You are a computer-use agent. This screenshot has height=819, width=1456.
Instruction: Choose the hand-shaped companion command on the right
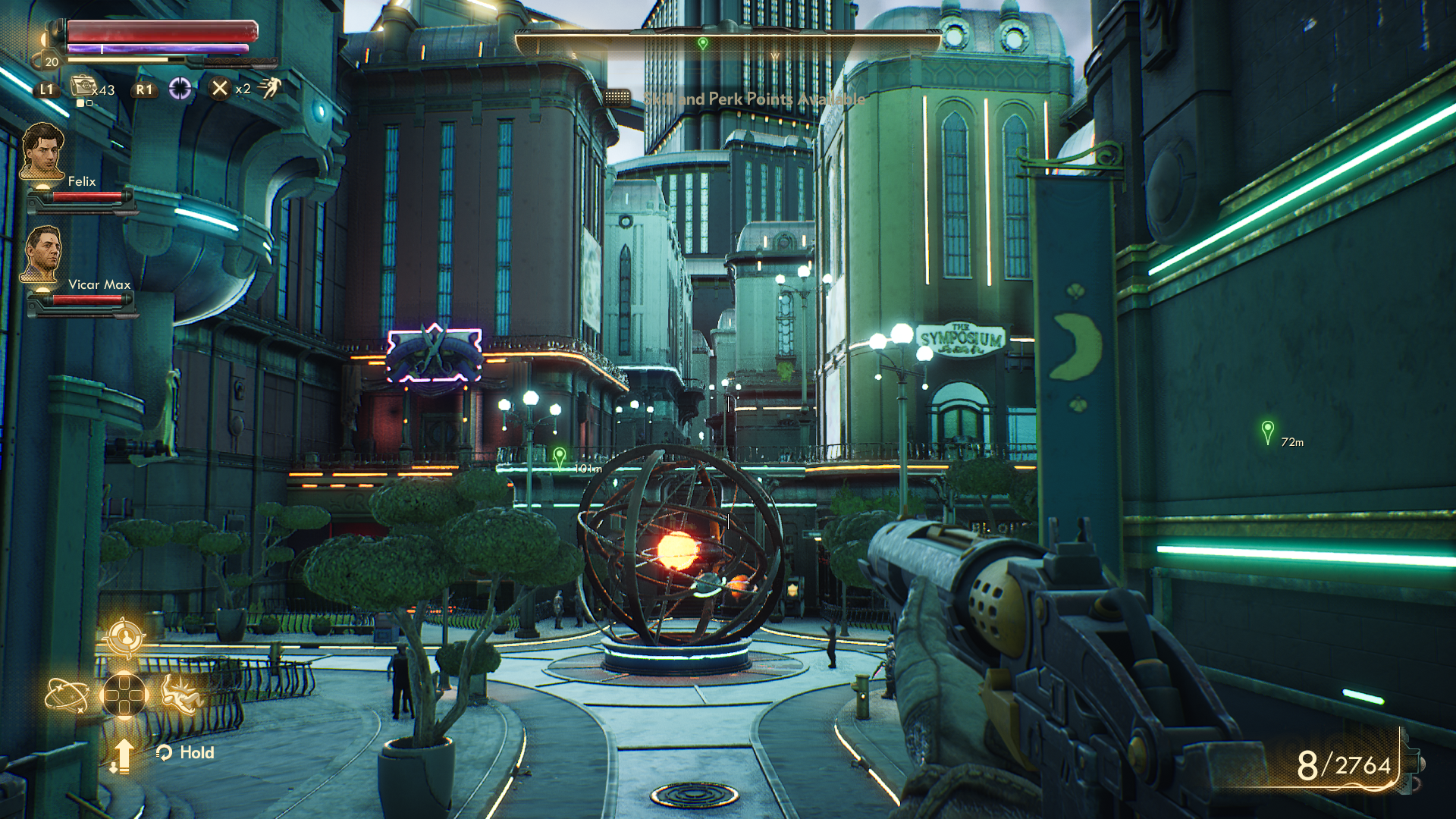pos(182,693)
